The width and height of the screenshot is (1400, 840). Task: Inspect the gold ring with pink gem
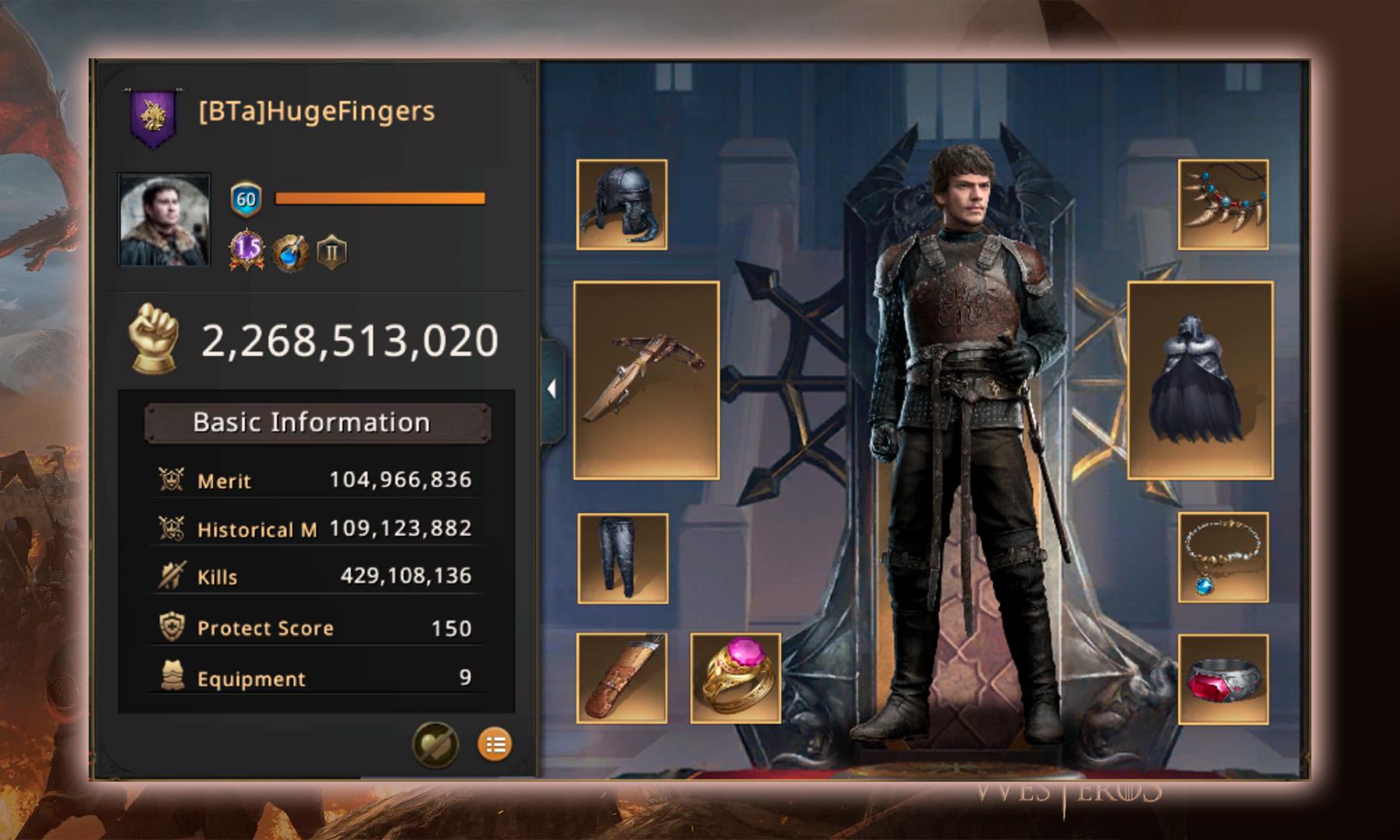coord(735,677)
